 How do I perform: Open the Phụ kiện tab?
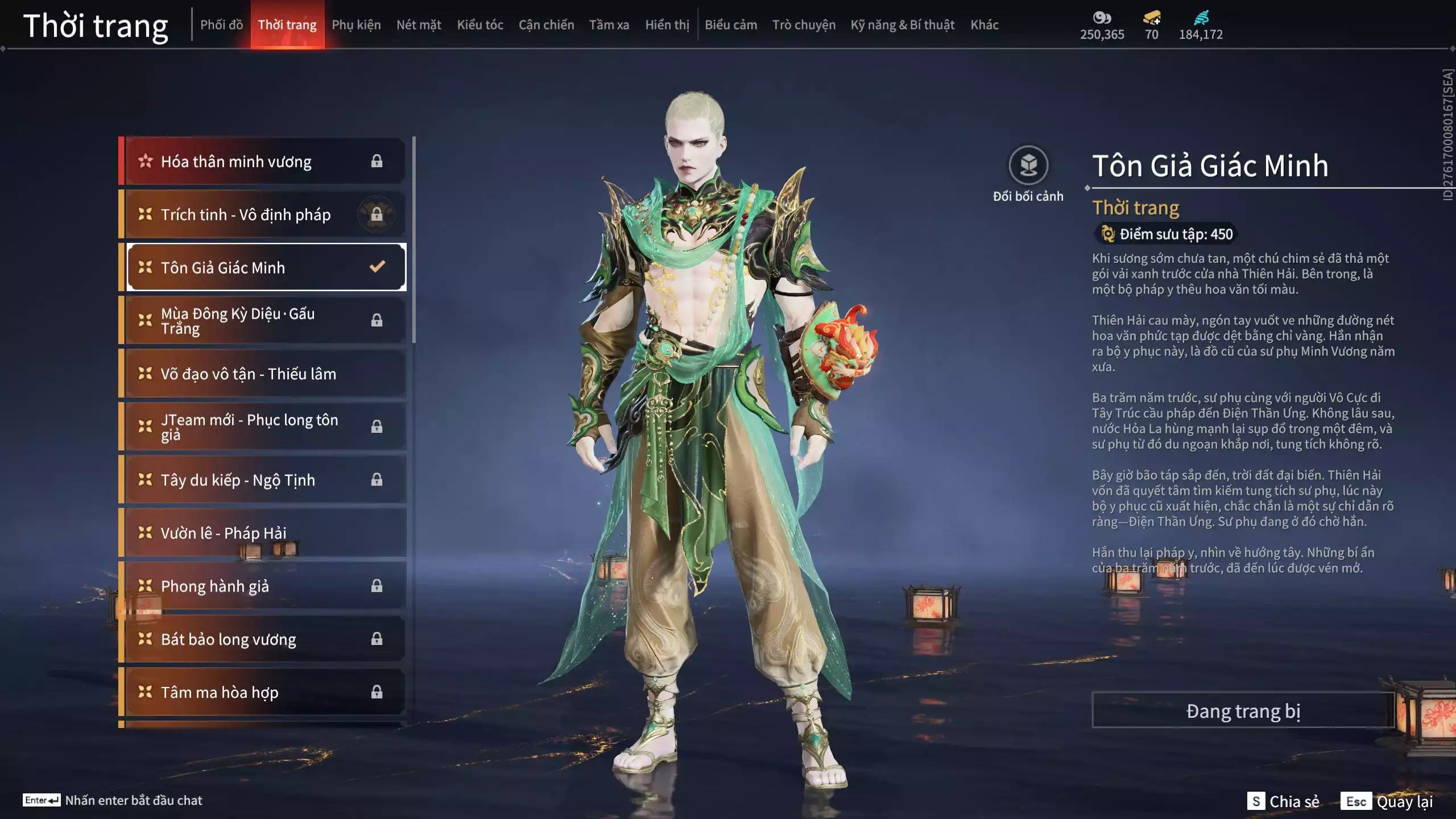pyautogui.click(x=356, y=25)
